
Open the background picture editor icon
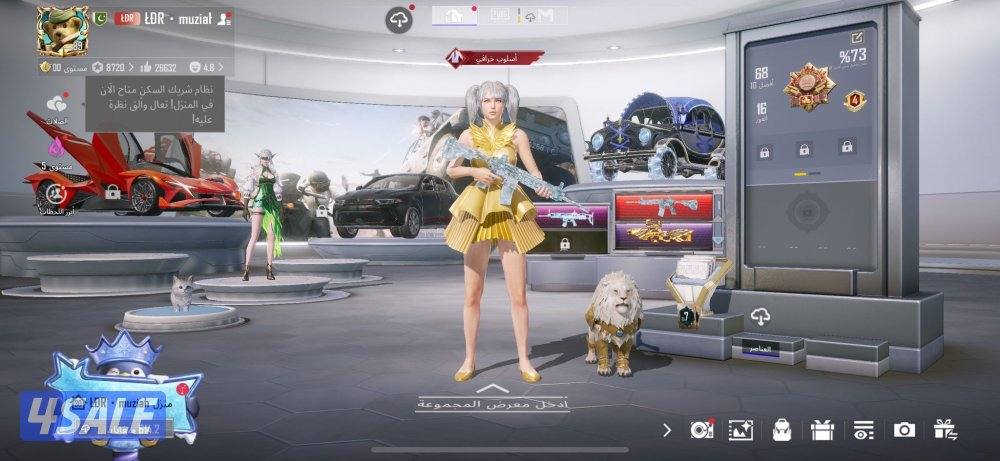741,430
